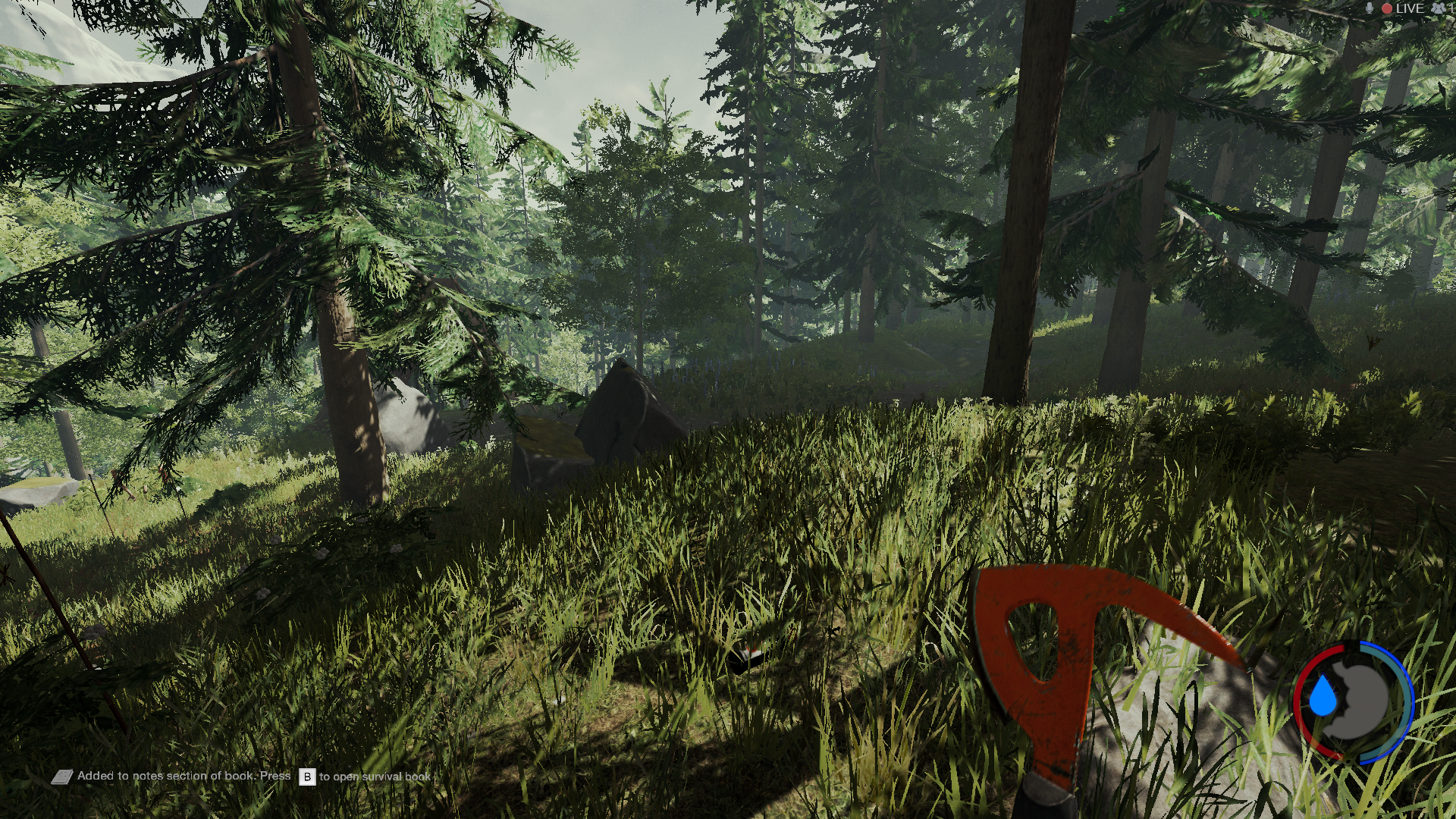Click the book icon in the notes notification
Viewport: 1456px width, 819px height.
click(62, 777)
